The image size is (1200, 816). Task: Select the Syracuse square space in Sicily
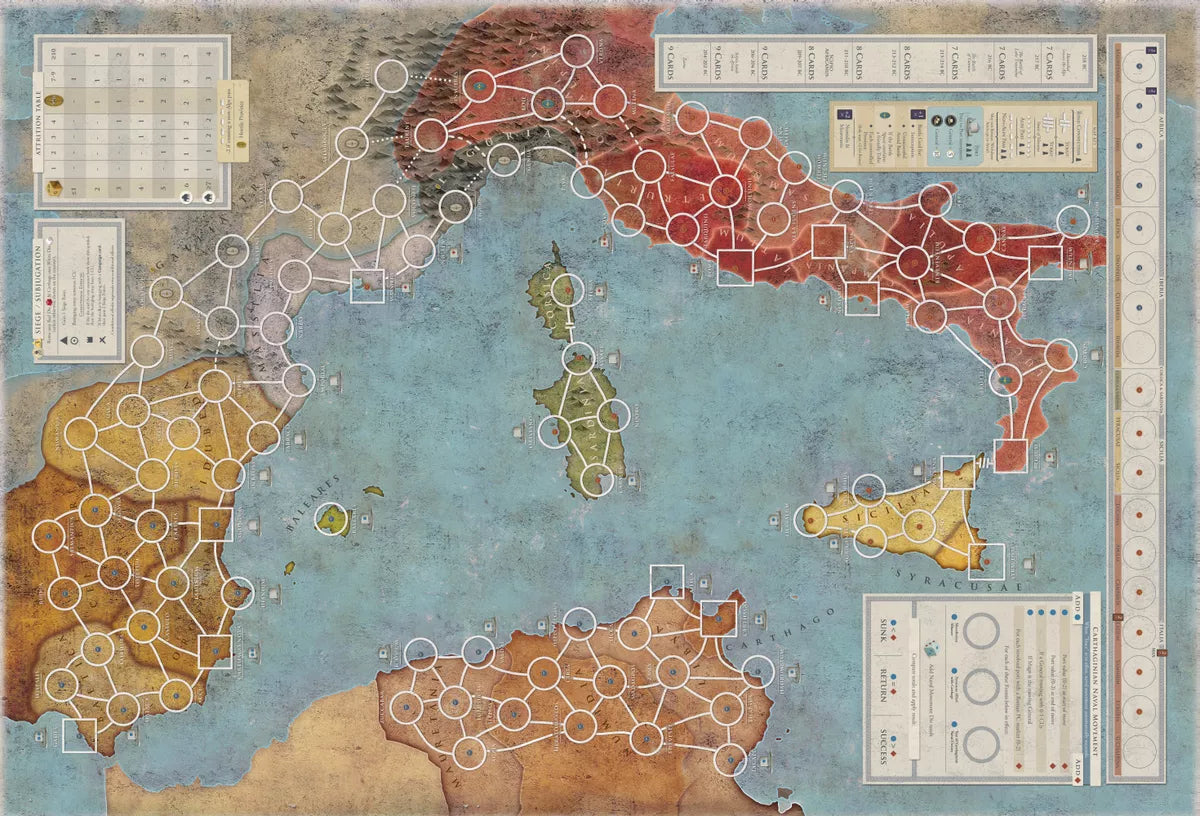click(x=986, y=561)
